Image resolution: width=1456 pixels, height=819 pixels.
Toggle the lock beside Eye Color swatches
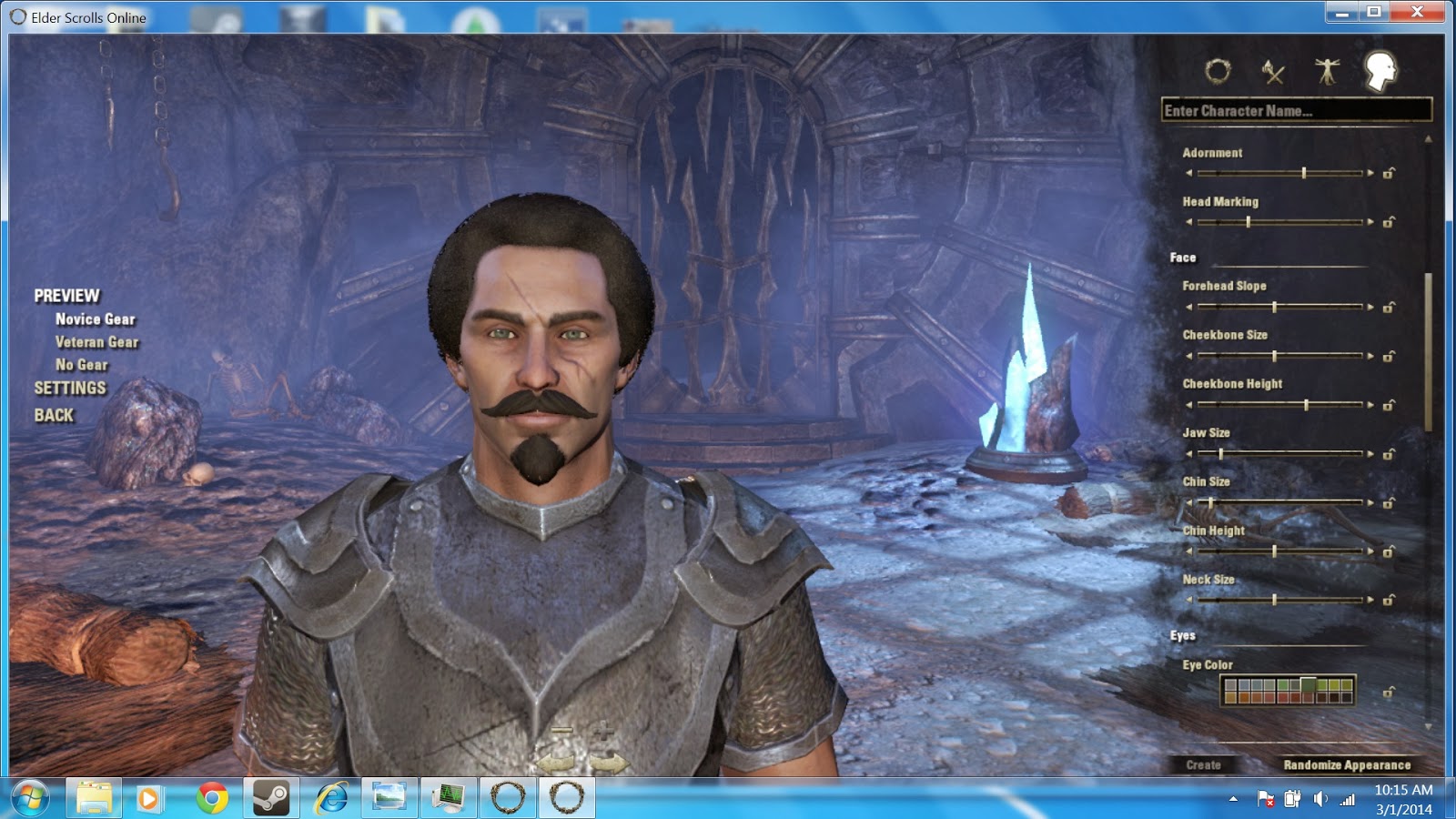pos(1390,693)
